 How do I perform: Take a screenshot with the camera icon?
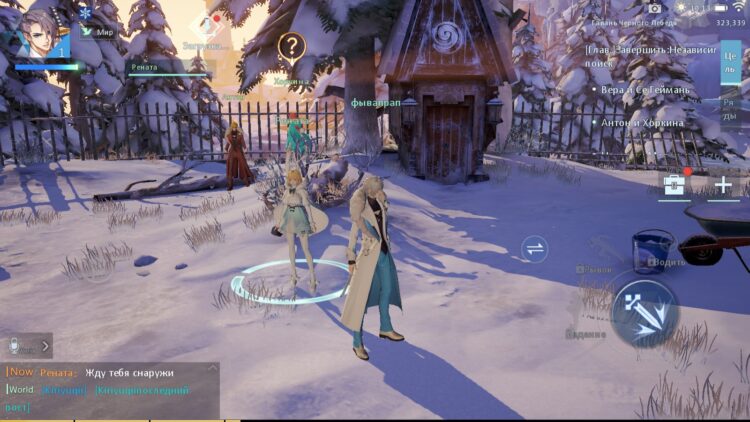655,7
